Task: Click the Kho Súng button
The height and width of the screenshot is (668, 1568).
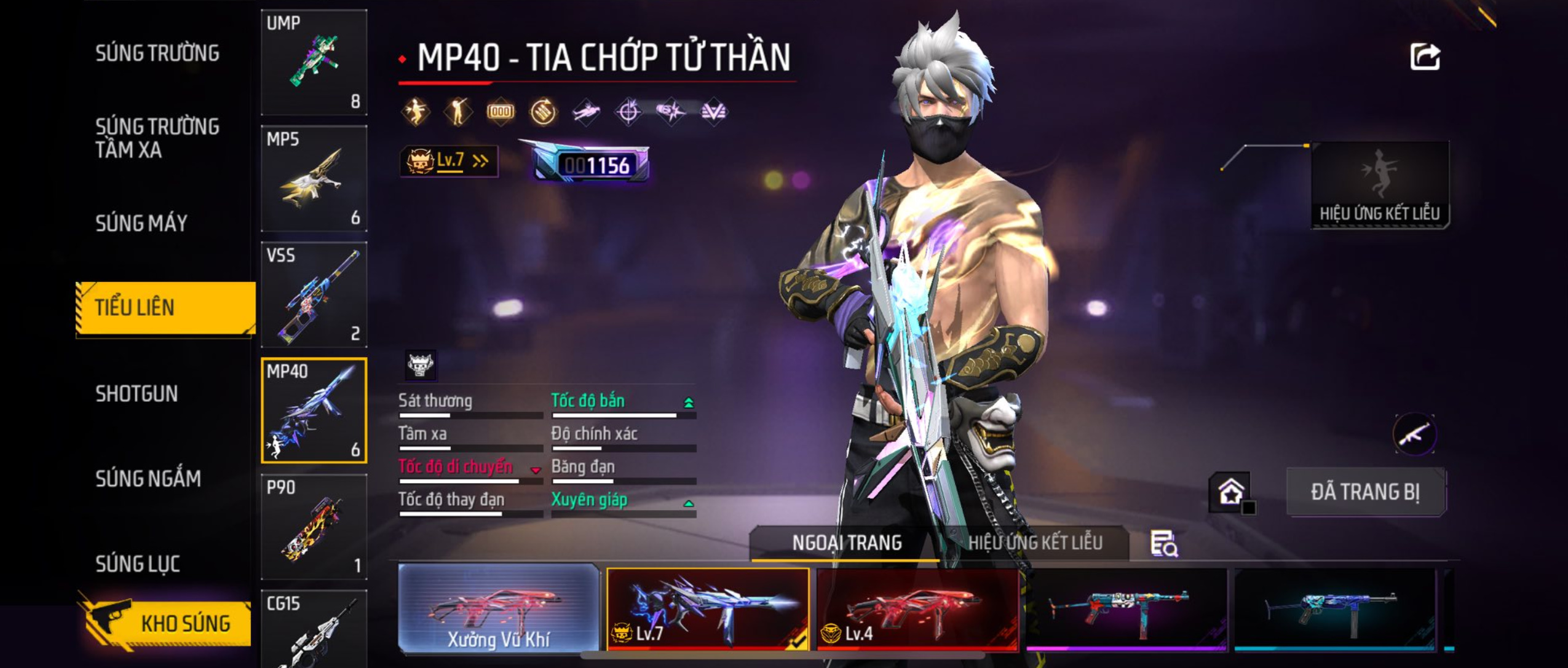Action: [166, 623]
